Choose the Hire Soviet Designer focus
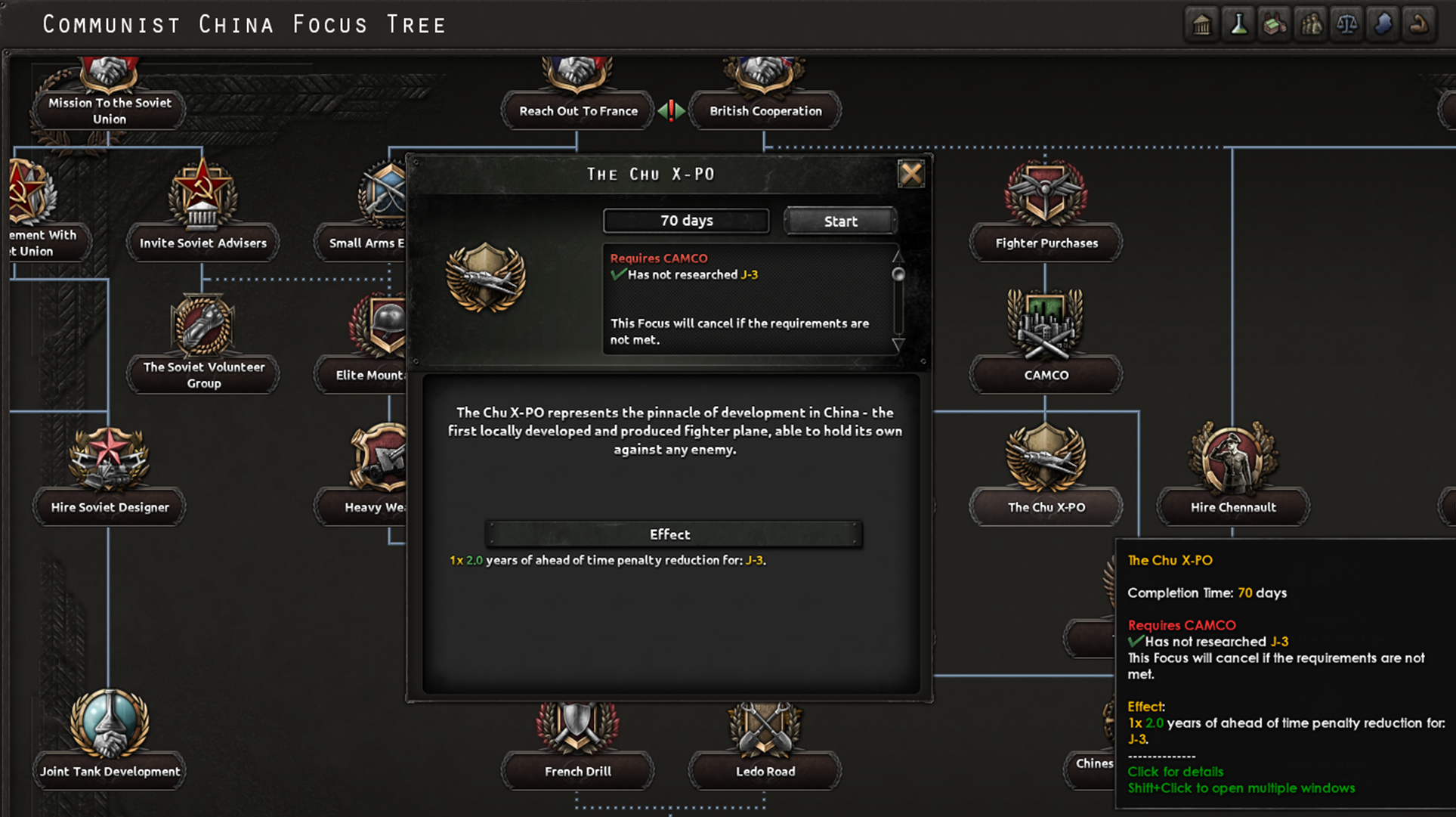This screenshot has height=817, width=1456. (x=109, y=506)
